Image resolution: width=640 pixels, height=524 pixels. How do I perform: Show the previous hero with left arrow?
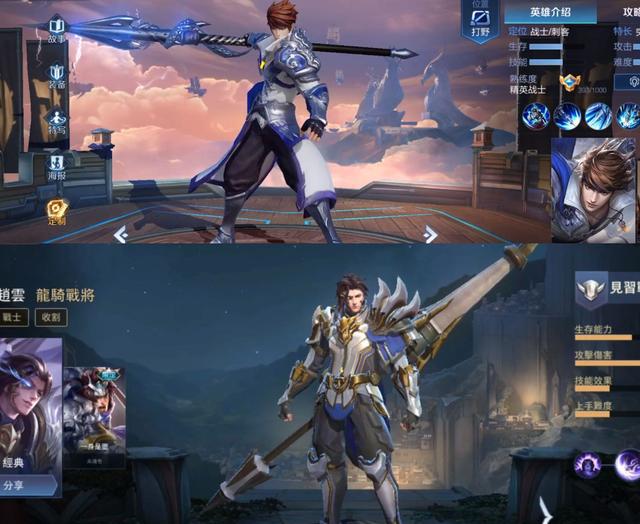[120, 234]
